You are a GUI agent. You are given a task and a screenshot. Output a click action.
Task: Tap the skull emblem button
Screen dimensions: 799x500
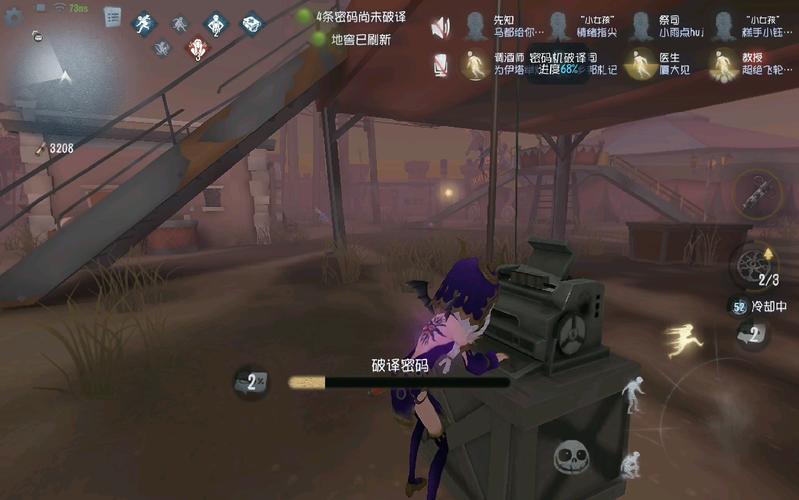[x=571, y=458]
